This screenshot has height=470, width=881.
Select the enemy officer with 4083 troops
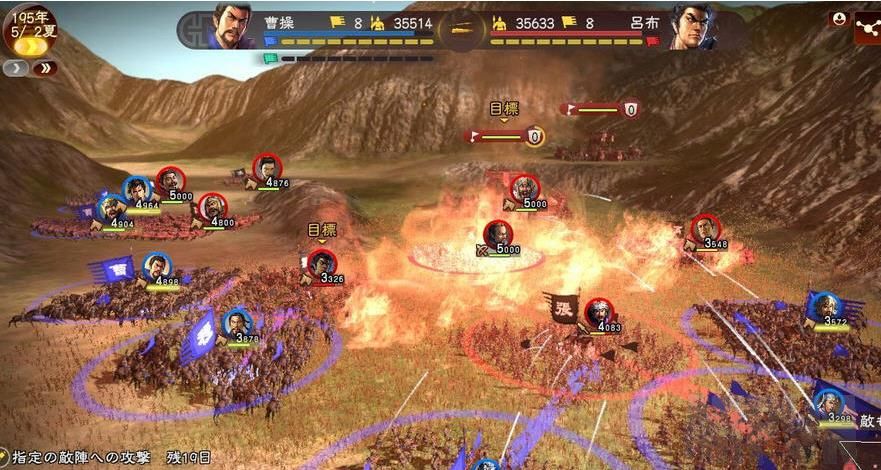click(598, 312)
